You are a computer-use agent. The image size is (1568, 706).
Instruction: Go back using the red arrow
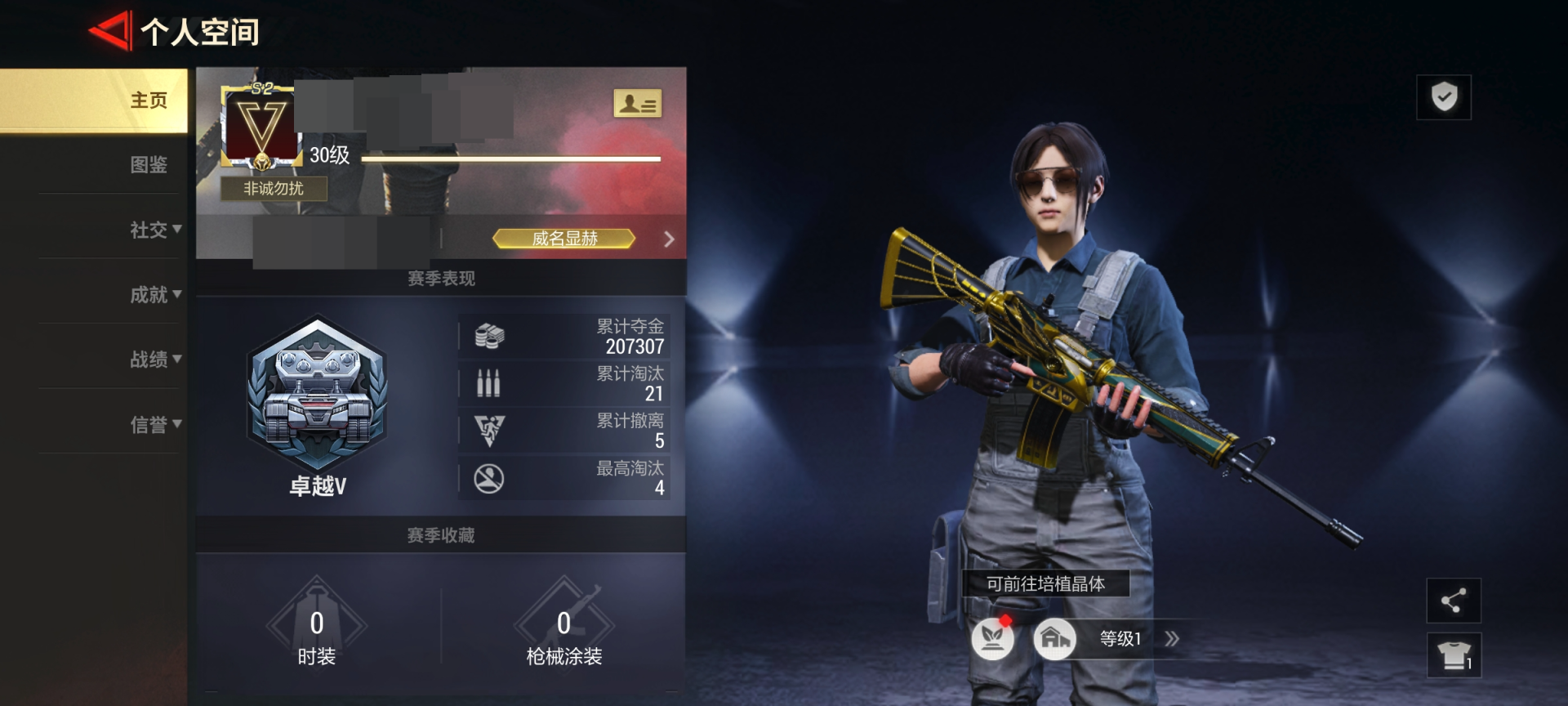coord(109,31)
